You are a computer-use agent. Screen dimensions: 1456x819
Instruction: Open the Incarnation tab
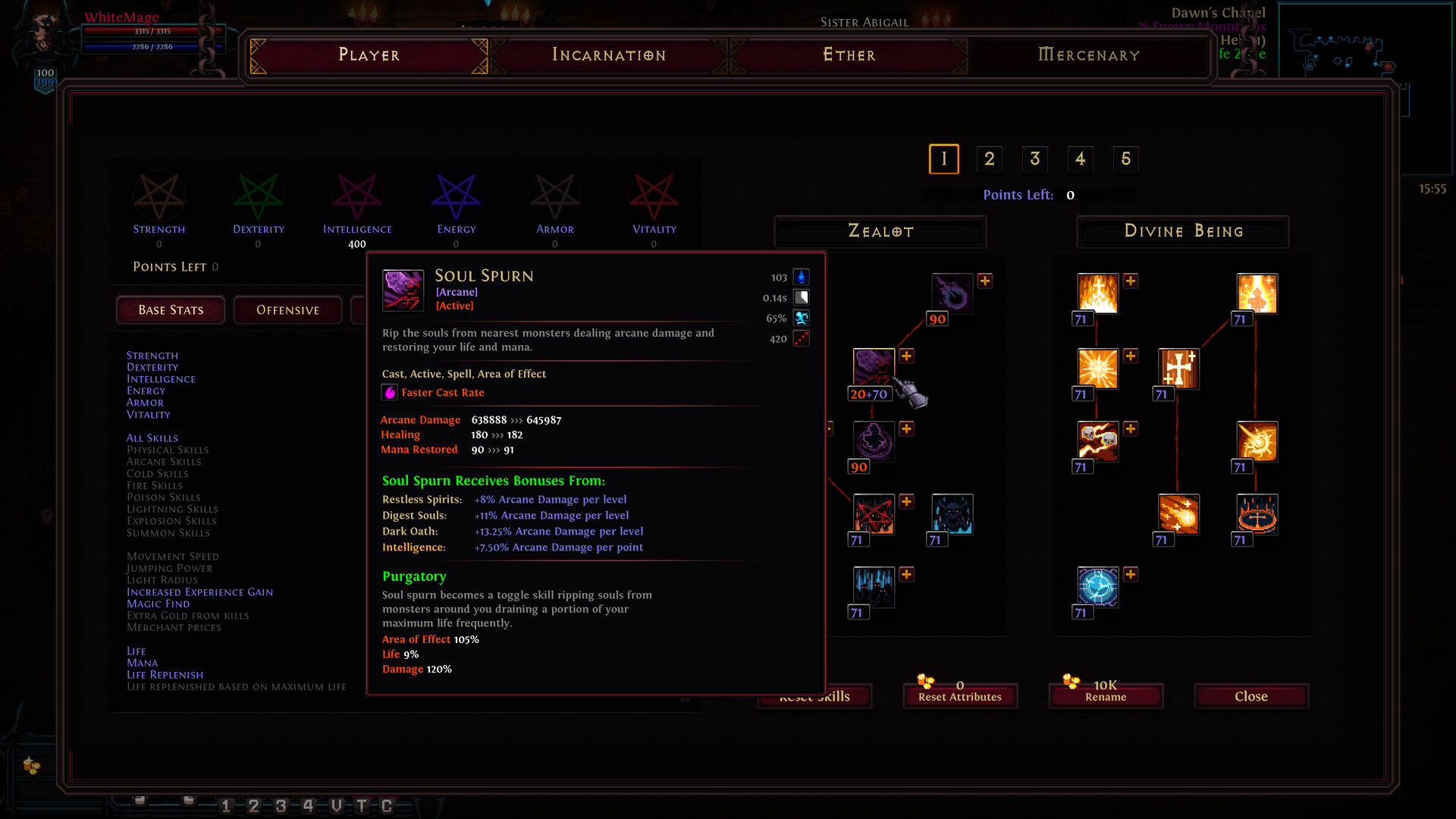[608, 55]
